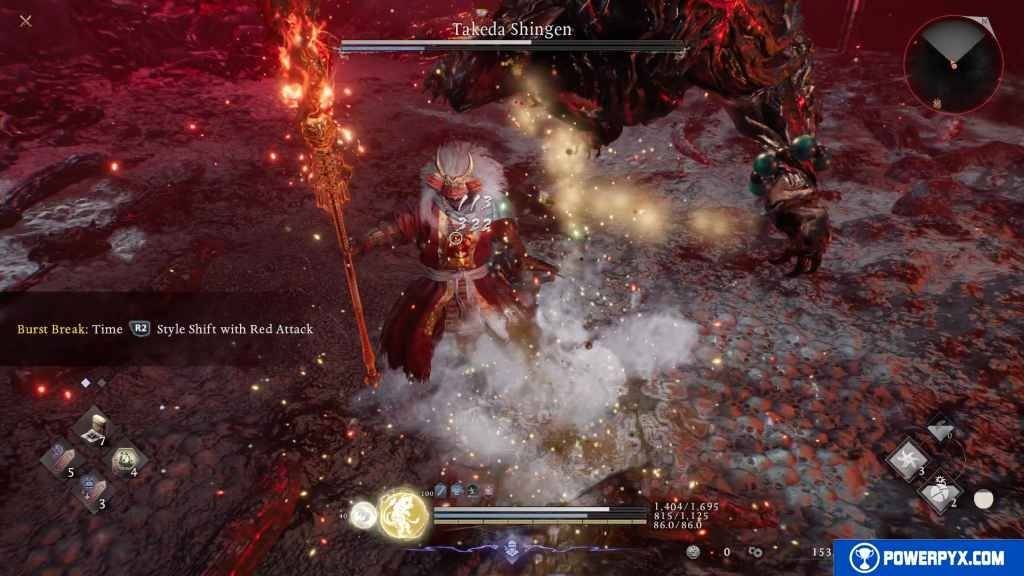The width and height of the screenshot is (1024, 576).
Task: Close the screen with the X icon
Action: pyautogui.click(x=26, y=21)
